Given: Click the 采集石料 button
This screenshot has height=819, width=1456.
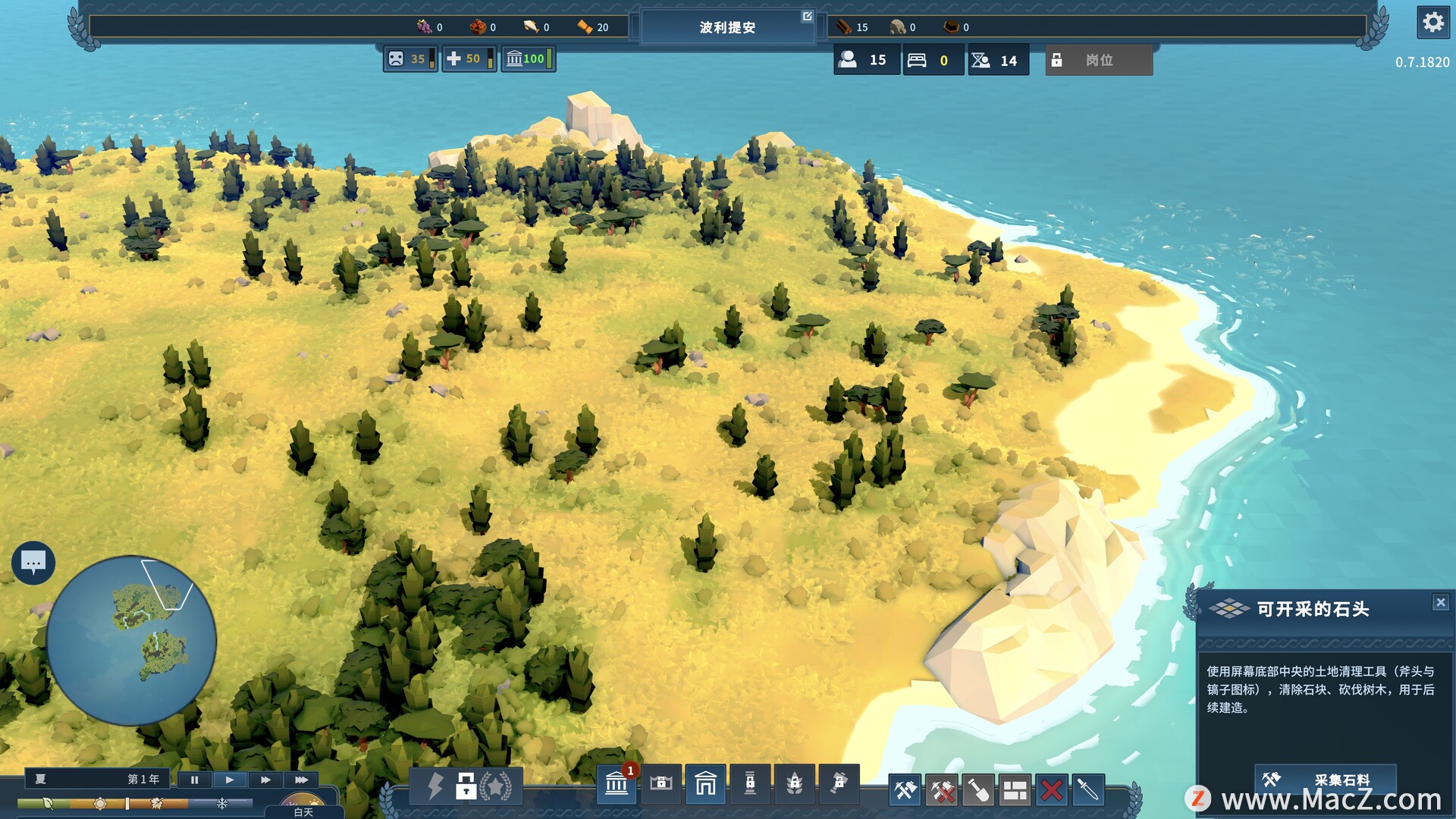Looking at the screenshot, I should (1325, 780).
